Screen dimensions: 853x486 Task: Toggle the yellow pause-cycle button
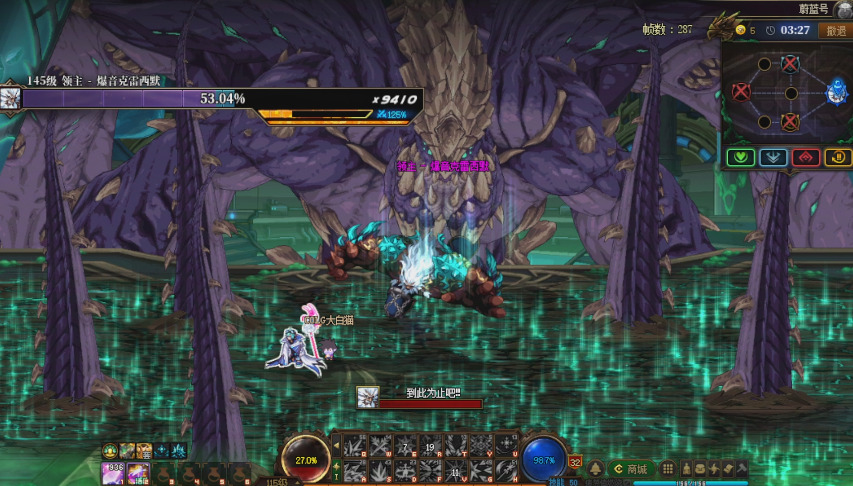coord(837,157)
